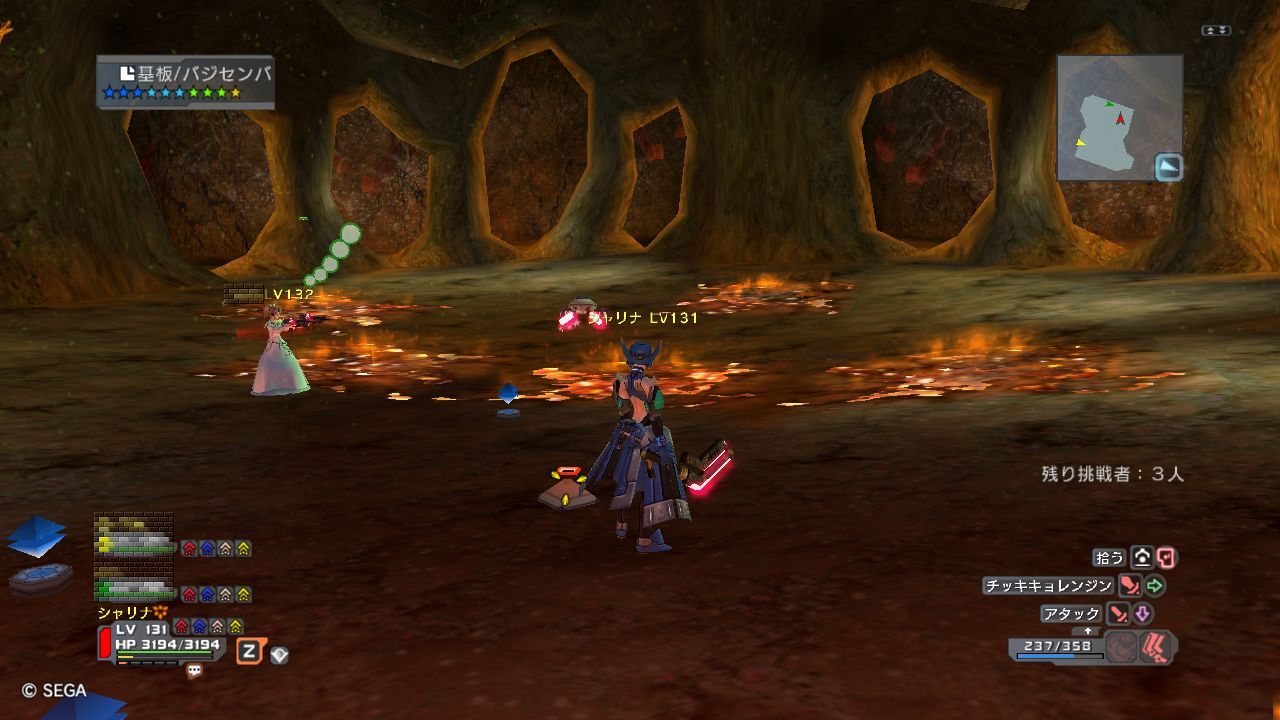Select the シャリナ player status panel
This screenshot has width=1280, height=720.
pyautogui.click(x=165, y=638)
